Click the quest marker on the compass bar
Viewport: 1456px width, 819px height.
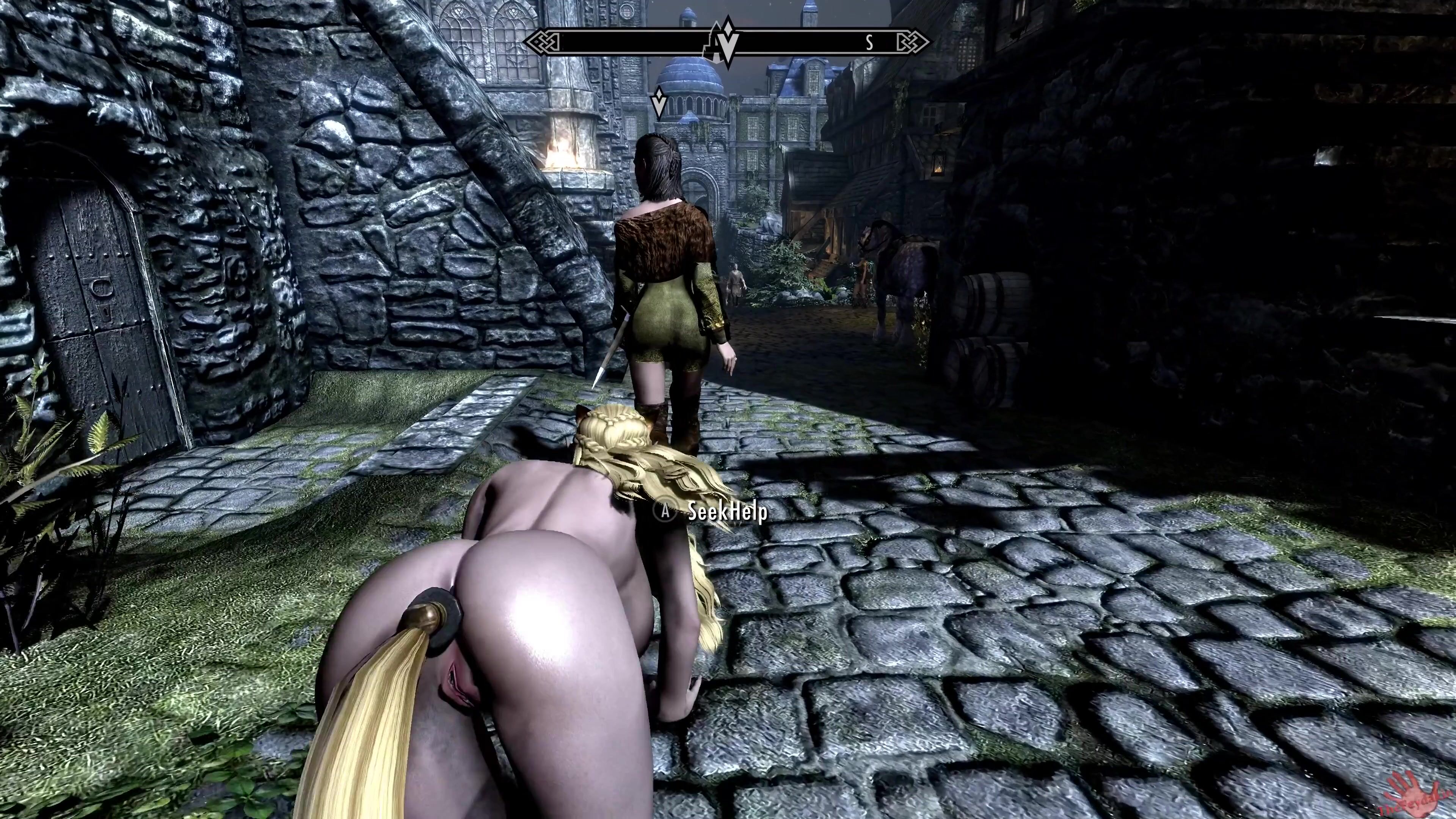[x=727, y=41]
